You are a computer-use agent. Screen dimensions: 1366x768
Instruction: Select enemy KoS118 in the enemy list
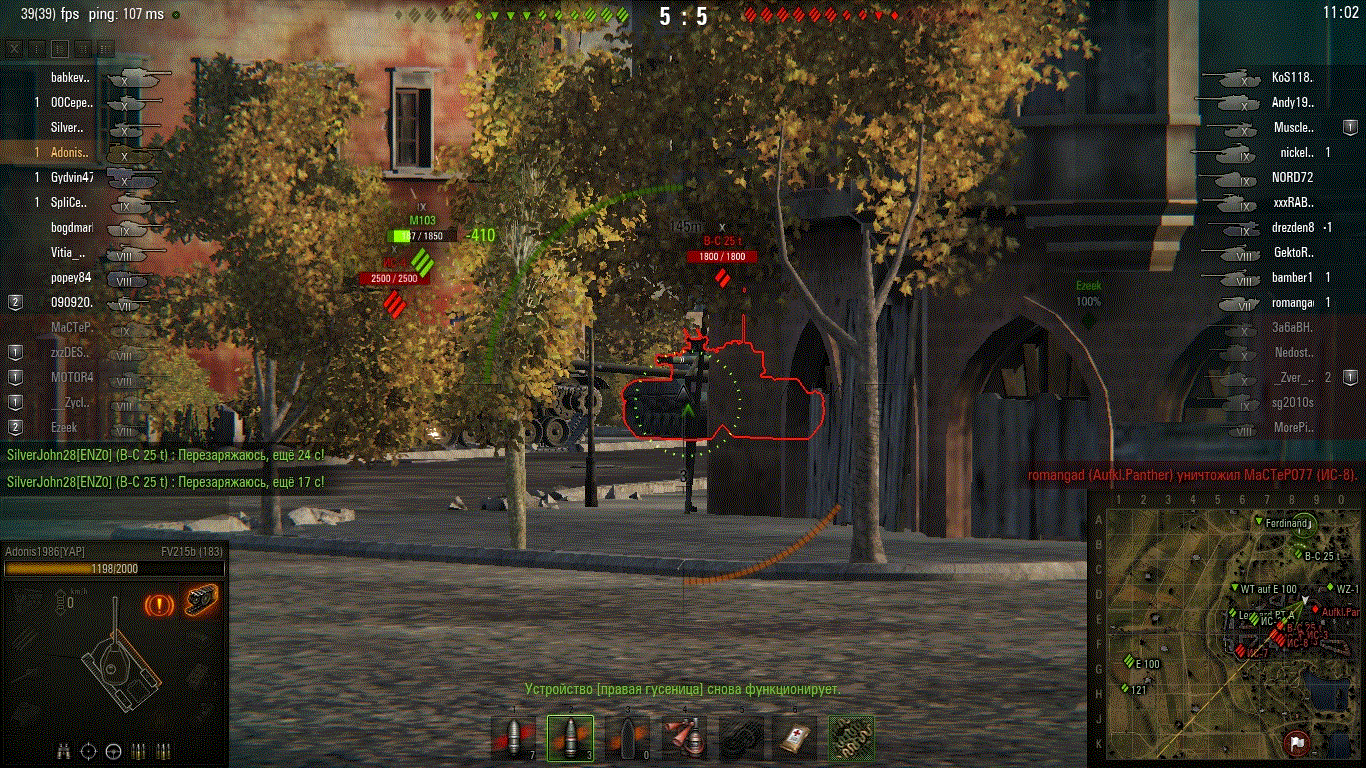click(1291, 77)
